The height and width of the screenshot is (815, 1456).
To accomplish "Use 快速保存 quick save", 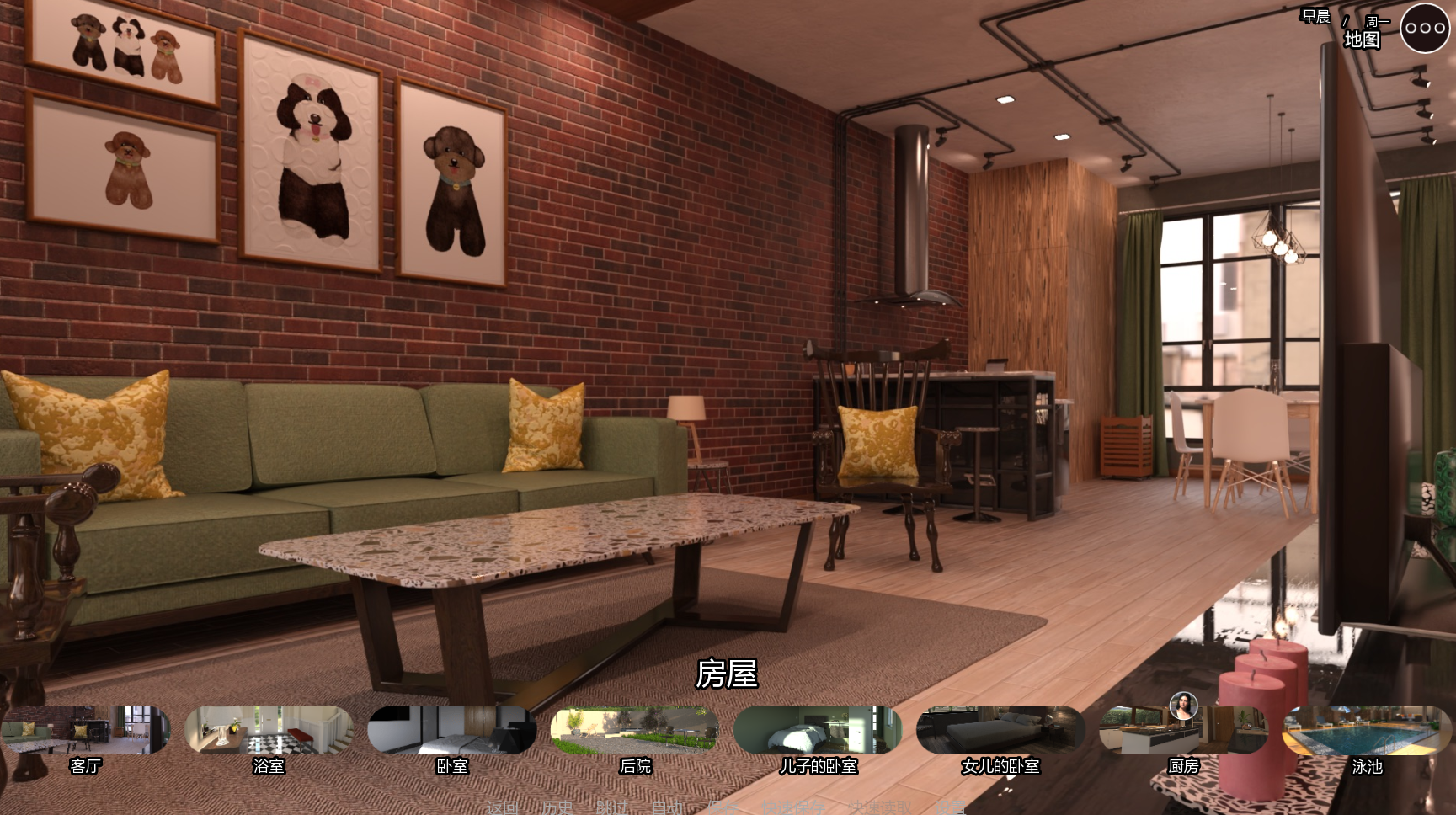I will coord(794,807).
